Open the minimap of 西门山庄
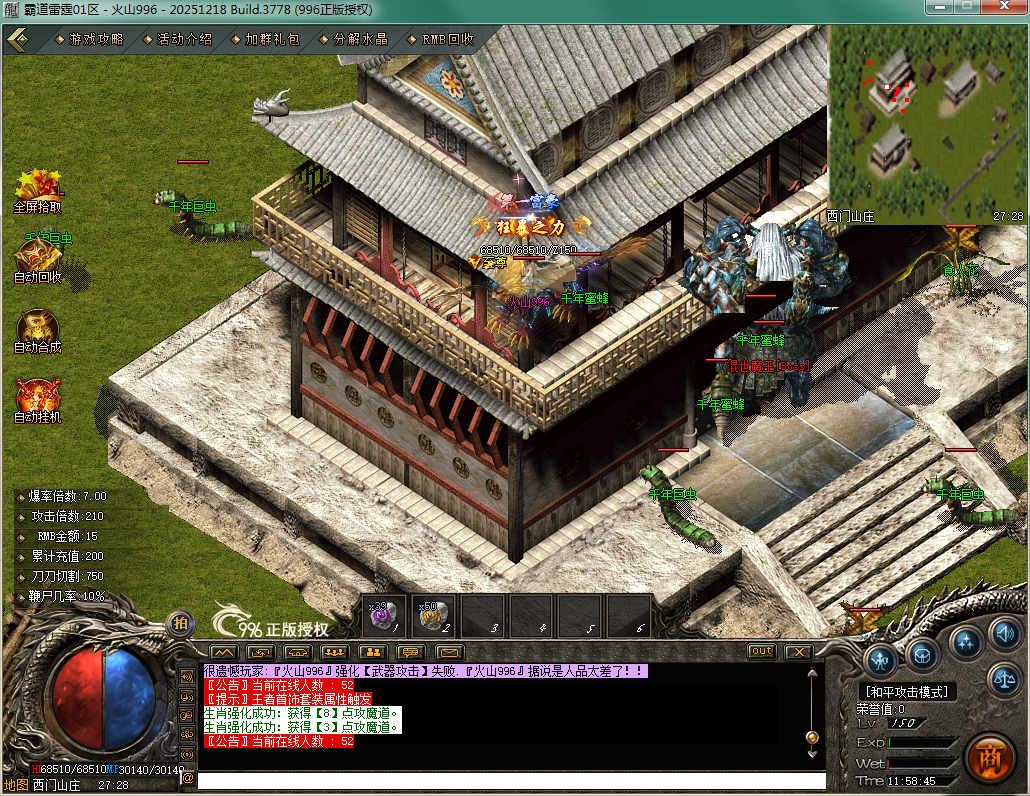Image resolution: width=1030 pixels, height=796 pixels. [927, 121]
